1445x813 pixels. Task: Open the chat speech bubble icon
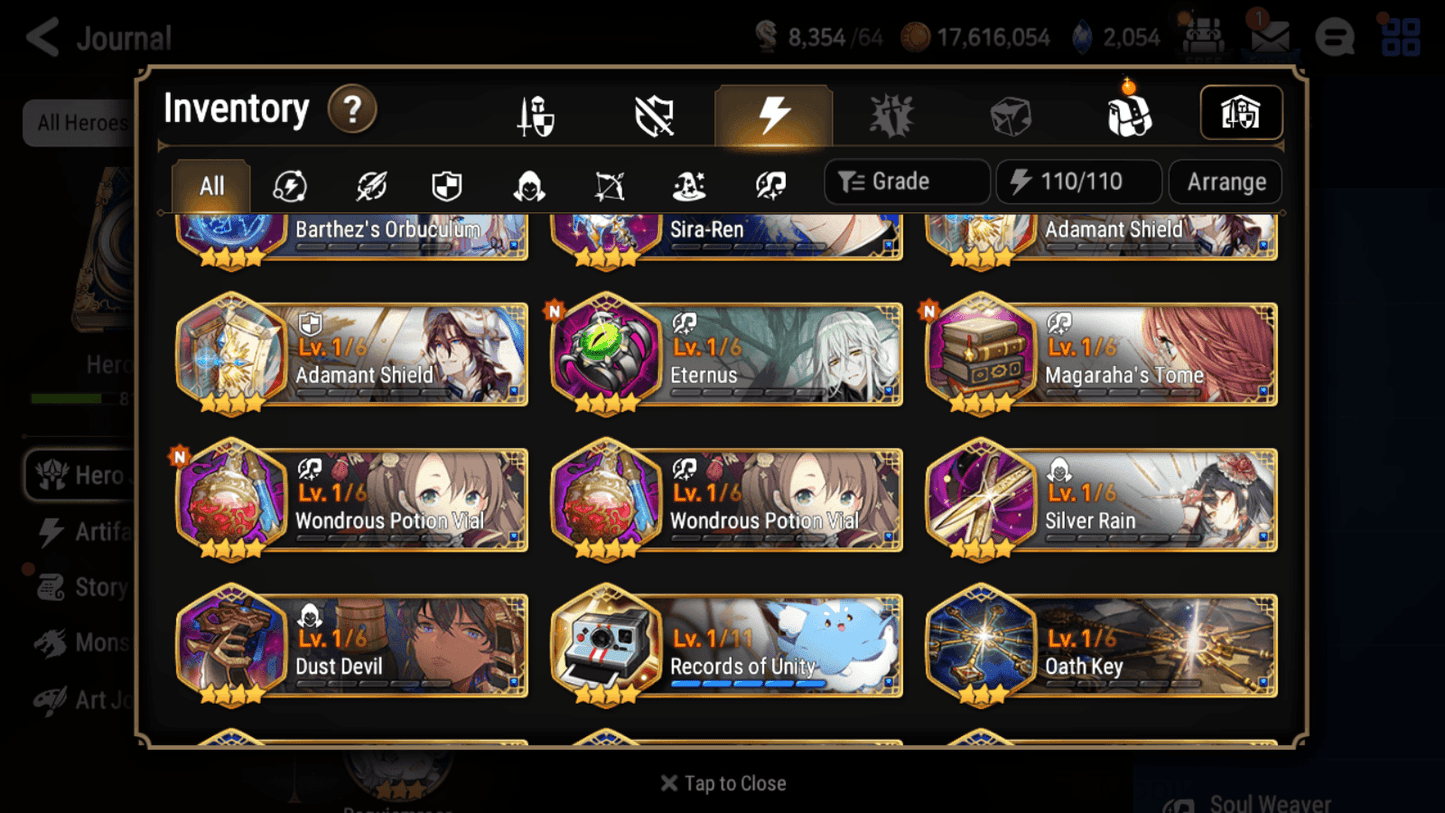pyautogui.click(x=1334, y=36)
